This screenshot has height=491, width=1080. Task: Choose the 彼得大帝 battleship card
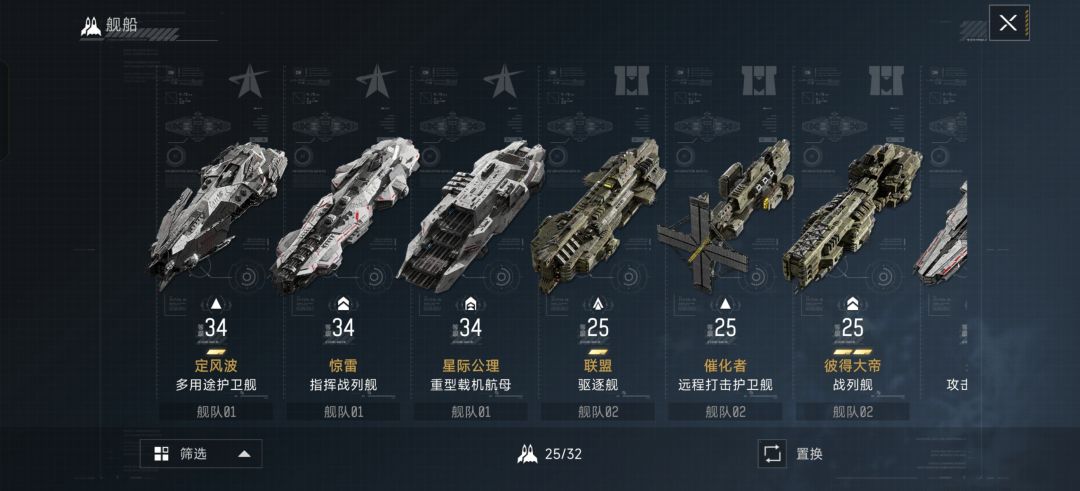[852, 240]
